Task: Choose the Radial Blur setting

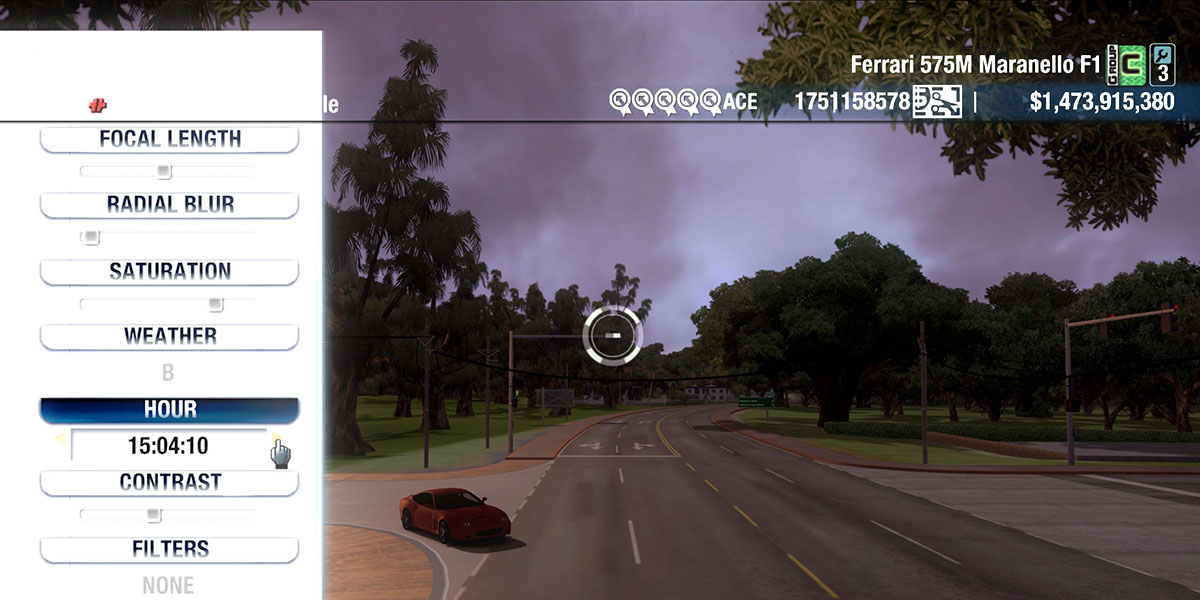Action: point(169,205)
